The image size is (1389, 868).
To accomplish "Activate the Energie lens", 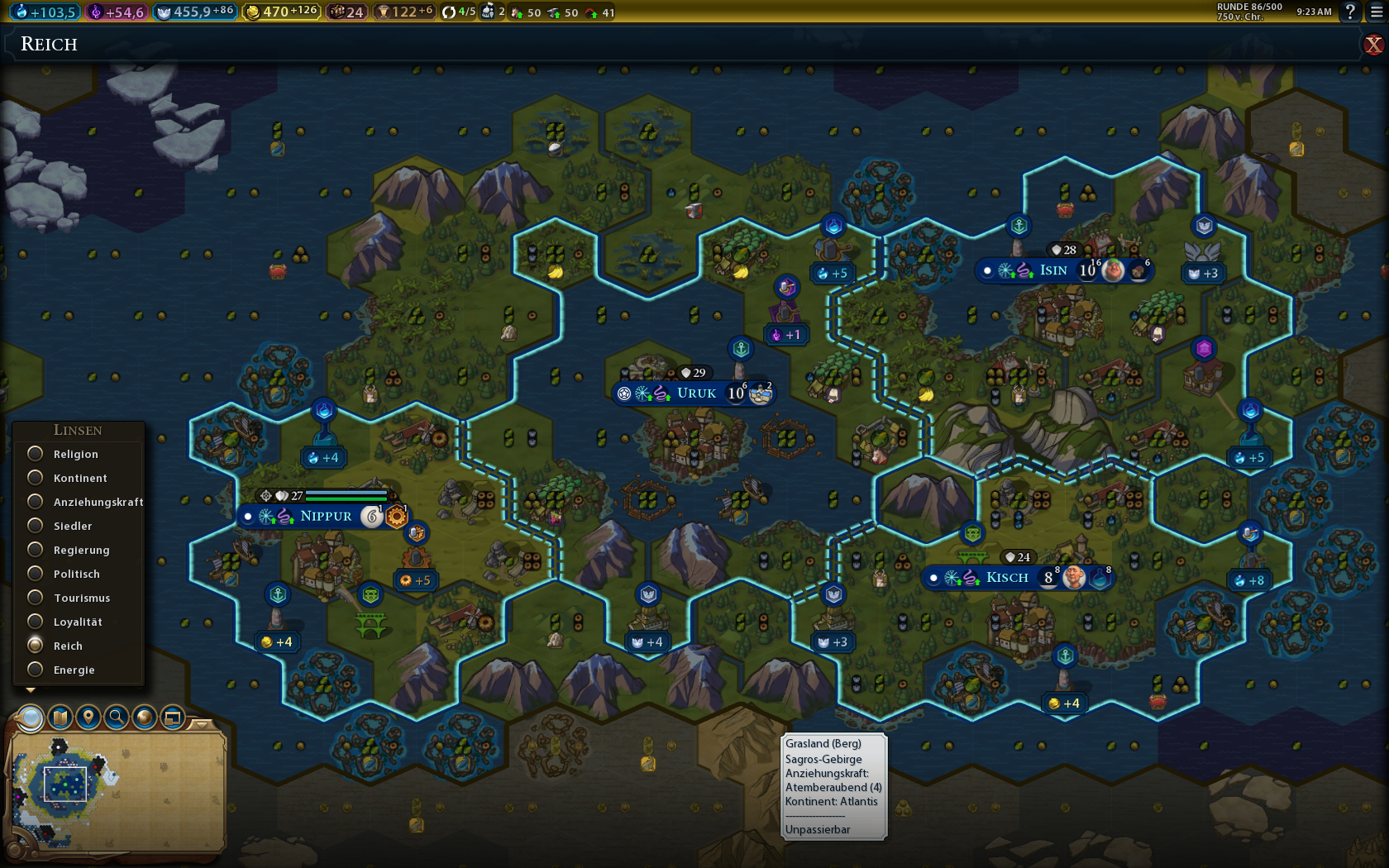I will (36, 670).
